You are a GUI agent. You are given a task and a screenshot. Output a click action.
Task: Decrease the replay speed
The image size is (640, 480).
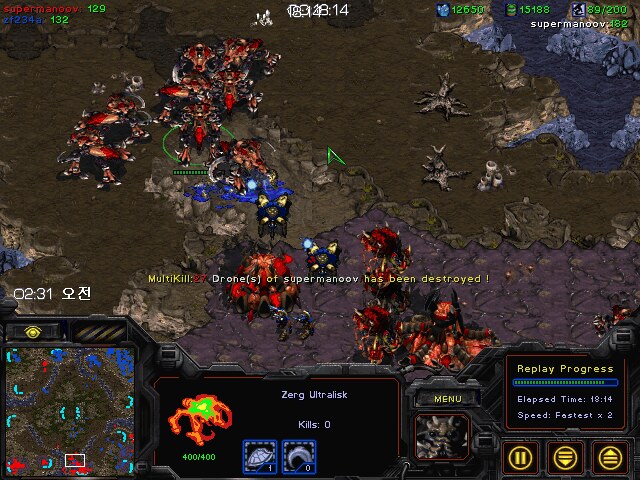click(x=566, y=457)
